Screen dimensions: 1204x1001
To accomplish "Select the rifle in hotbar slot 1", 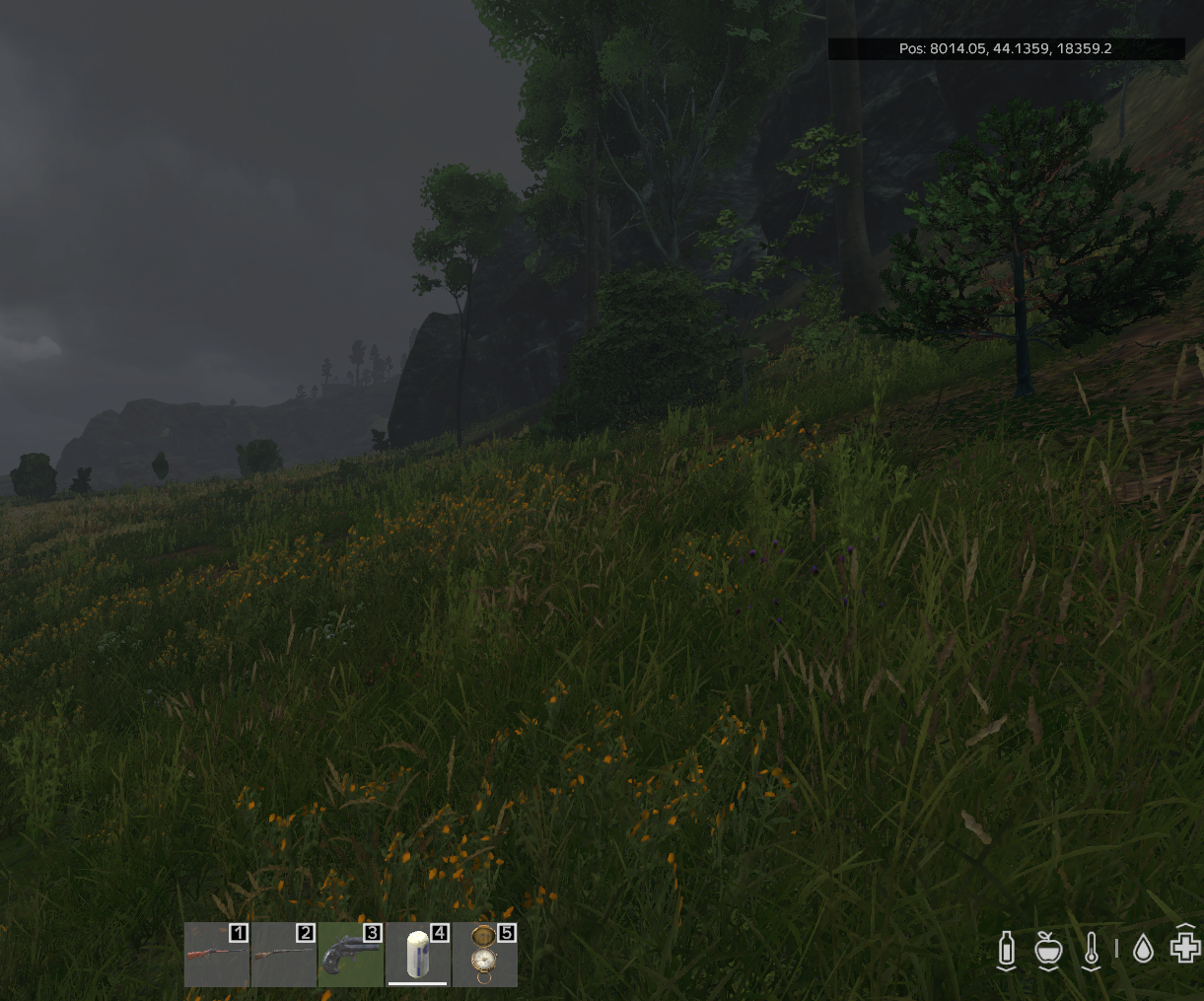I will click(217, 955).
